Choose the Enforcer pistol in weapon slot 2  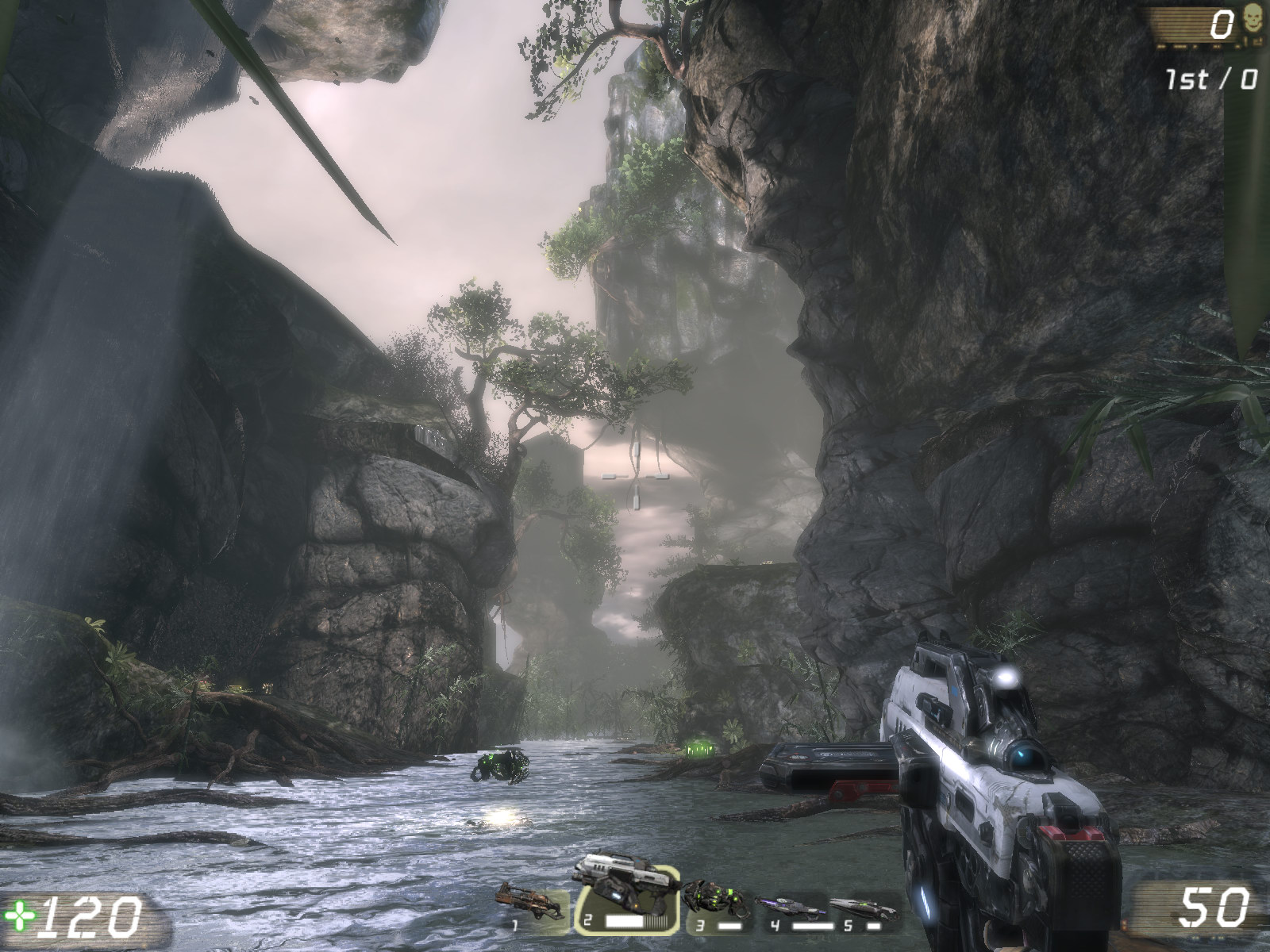[627, 902]
